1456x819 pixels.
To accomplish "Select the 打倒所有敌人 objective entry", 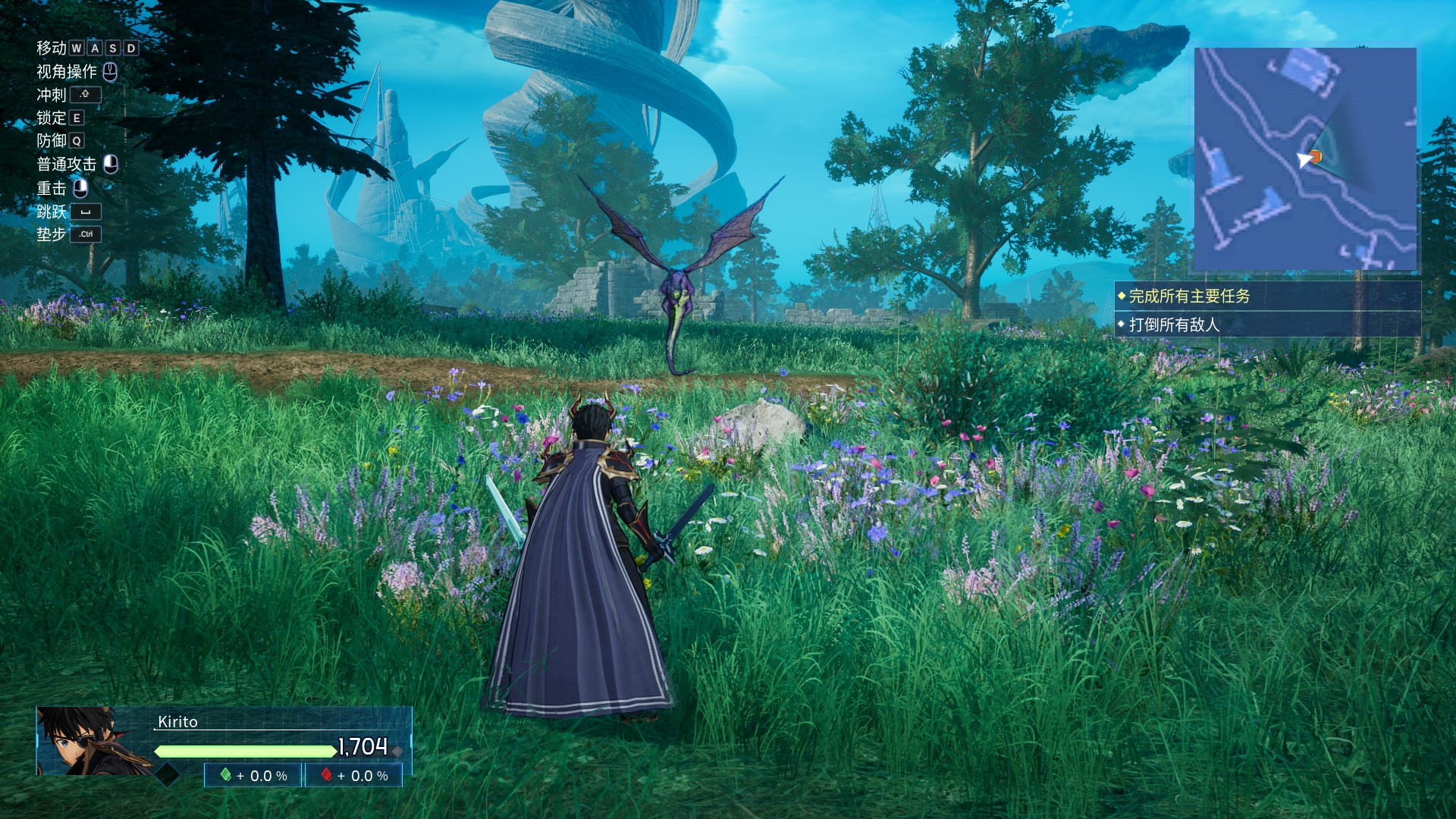I will pos(1174,325).
